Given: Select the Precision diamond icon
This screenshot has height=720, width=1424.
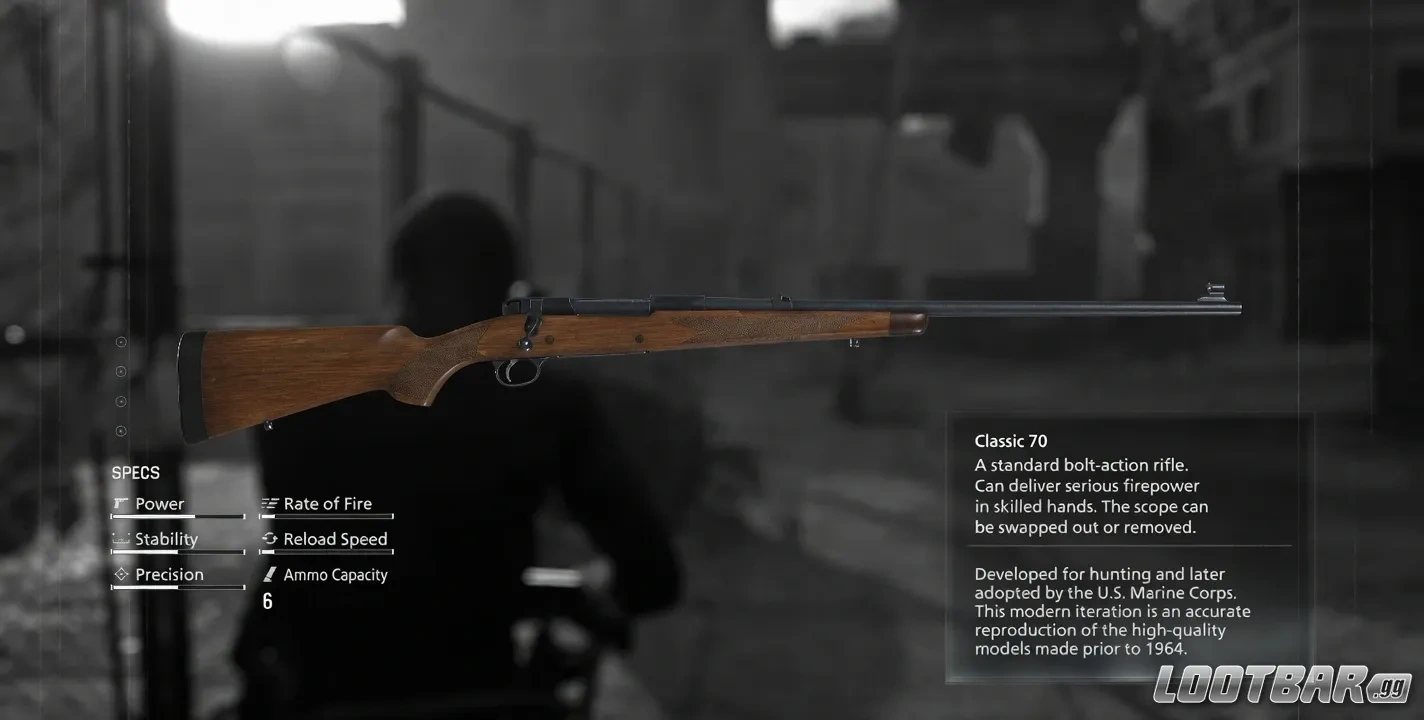Looking at the screenshot, I should [121, 574].
